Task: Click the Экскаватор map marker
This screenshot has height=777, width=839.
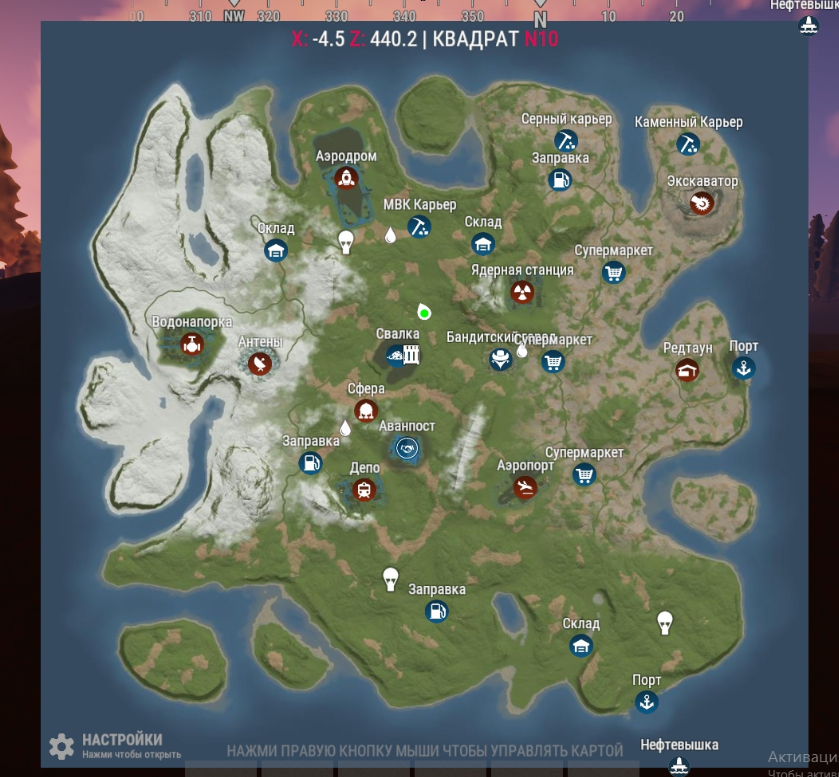Action: coord(702,204)
